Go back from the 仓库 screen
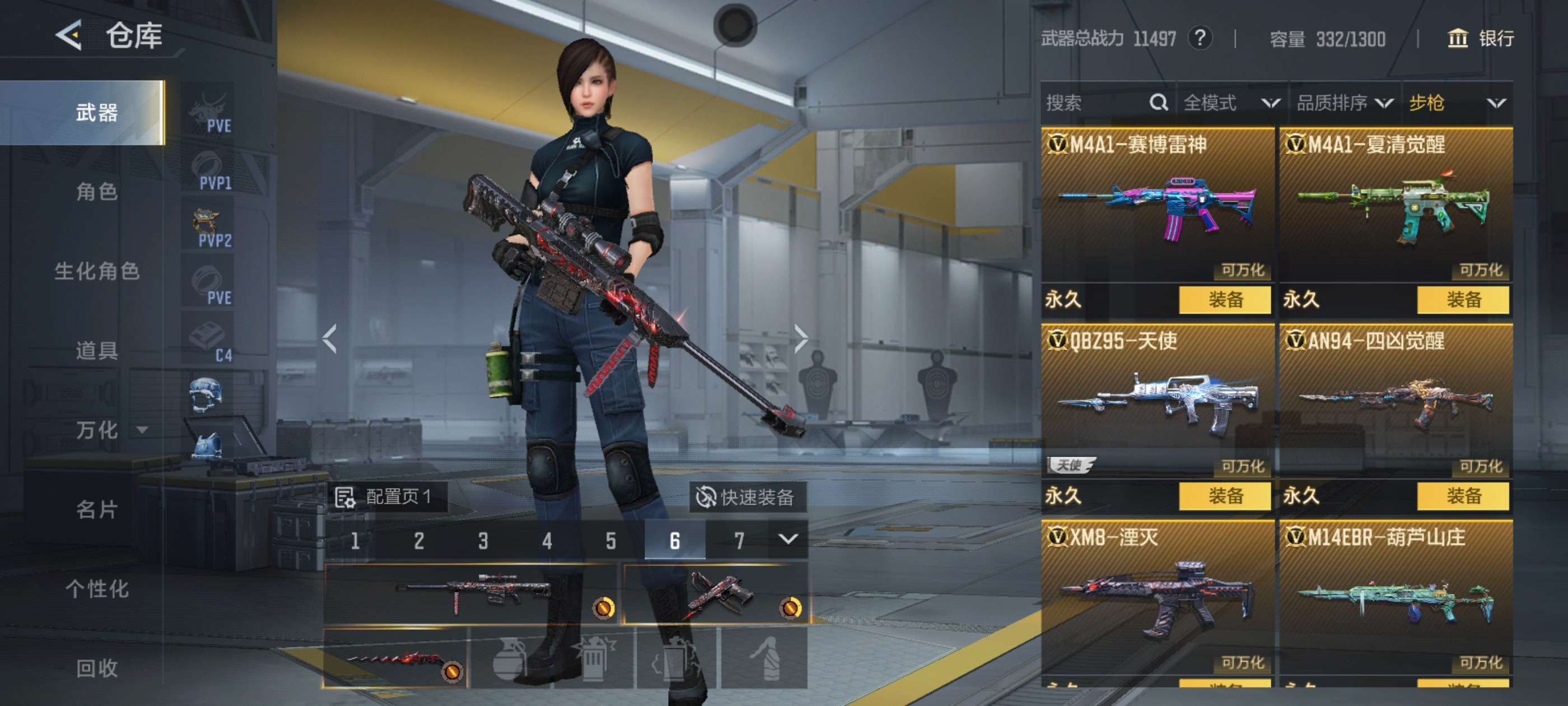Screen dimensions: 1568x706 tap(69, 35)
